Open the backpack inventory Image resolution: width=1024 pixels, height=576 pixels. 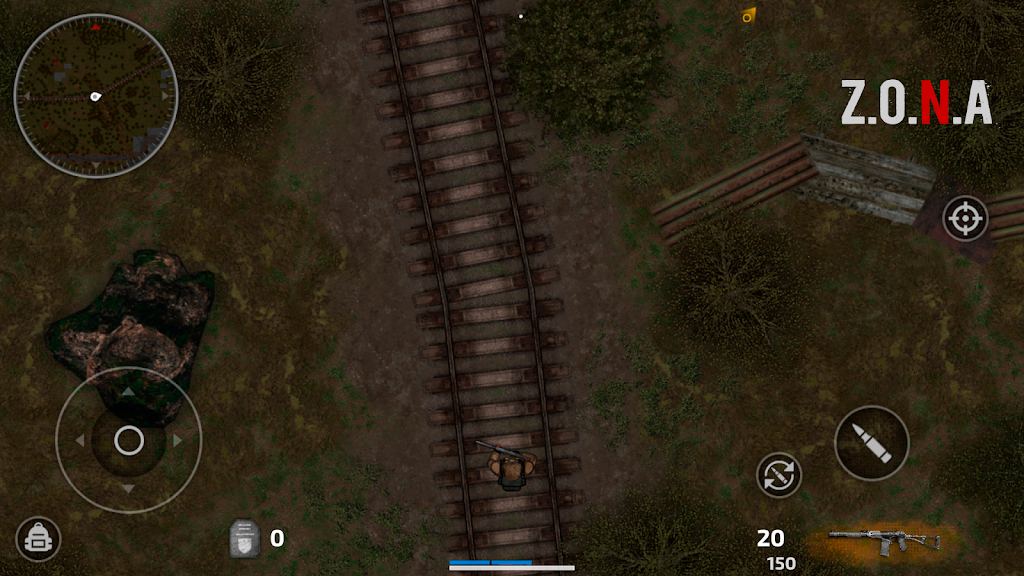click(38, 539)
